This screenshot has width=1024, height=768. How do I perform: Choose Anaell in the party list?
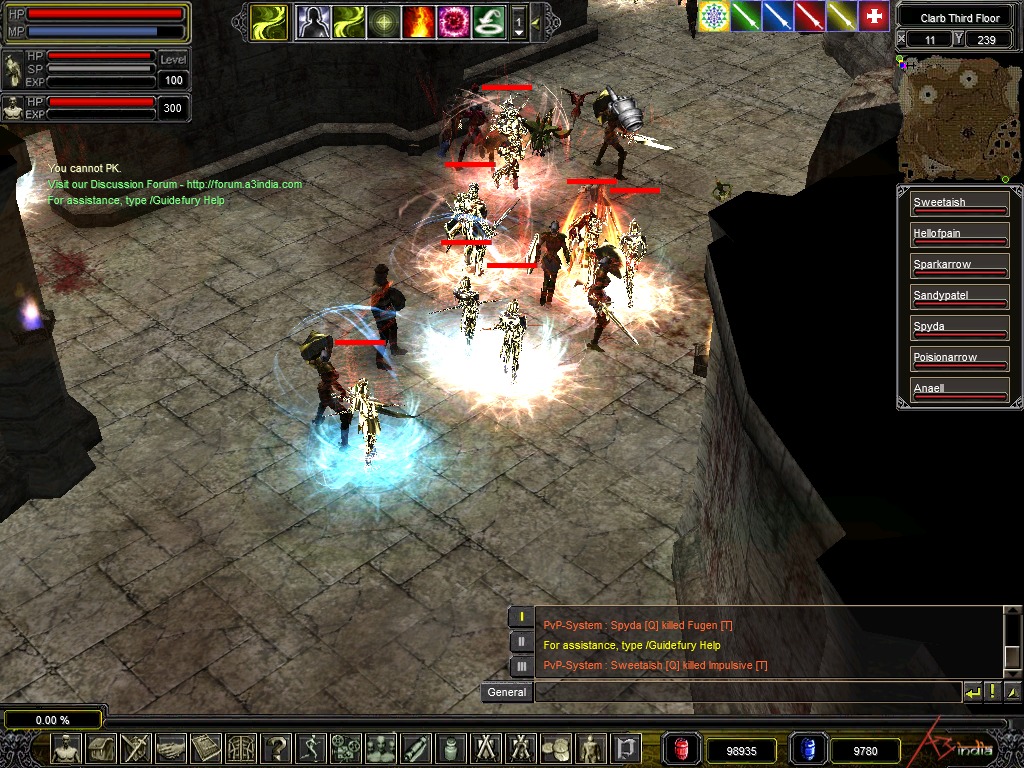pyautogui.click(x=958, y=389)
